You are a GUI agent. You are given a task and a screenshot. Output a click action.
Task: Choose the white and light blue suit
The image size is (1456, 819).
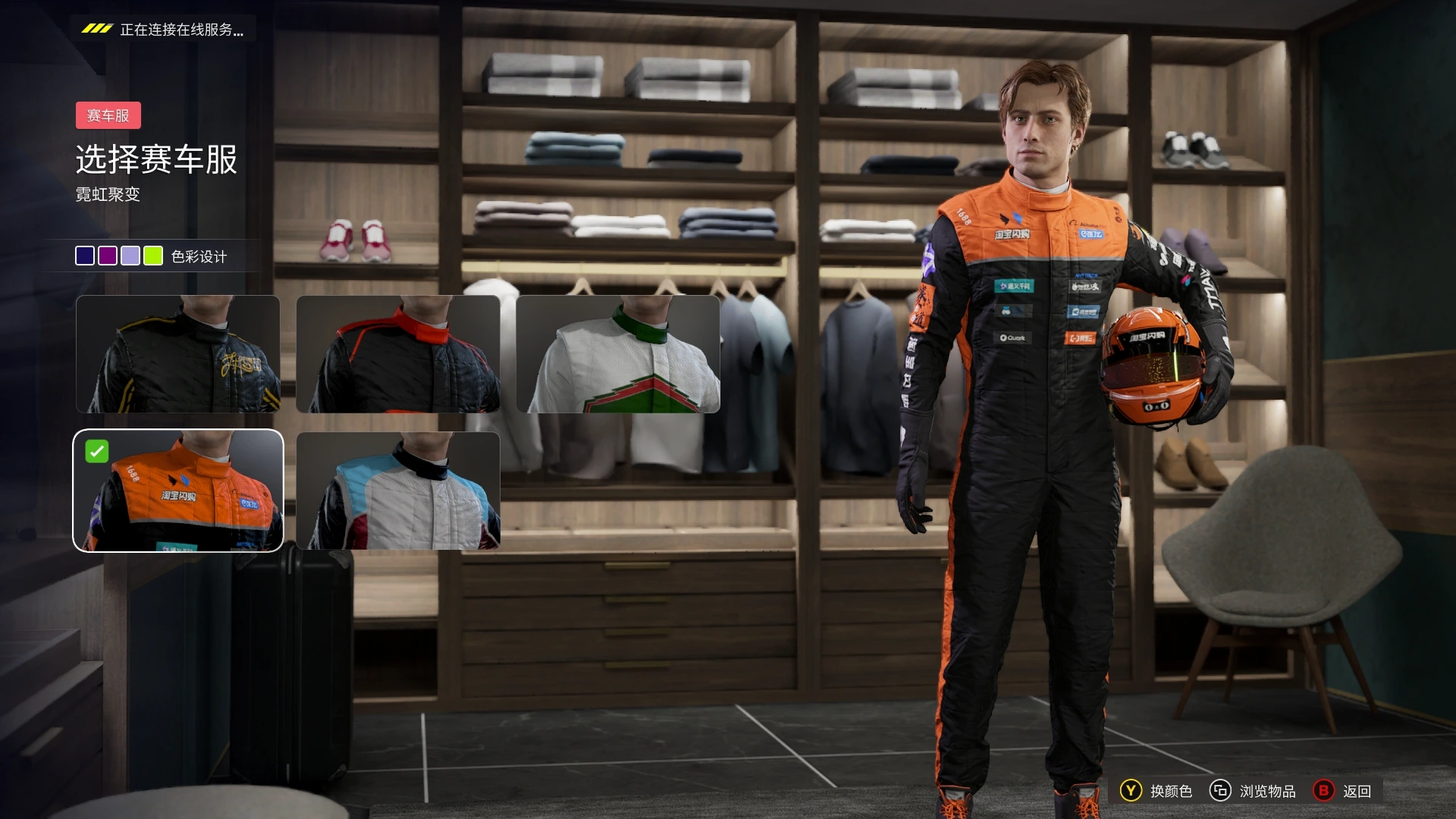click(398, 491)
